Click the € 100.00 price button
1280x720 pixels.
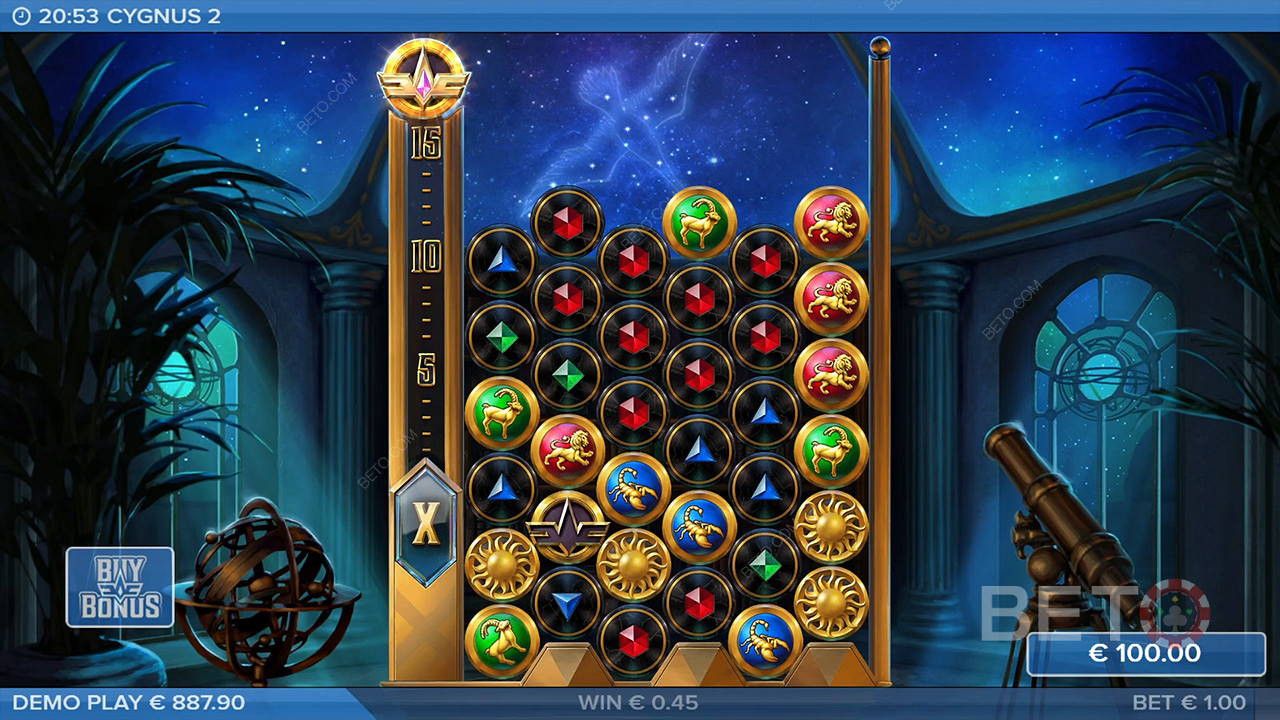click(x=1146, y=654)
